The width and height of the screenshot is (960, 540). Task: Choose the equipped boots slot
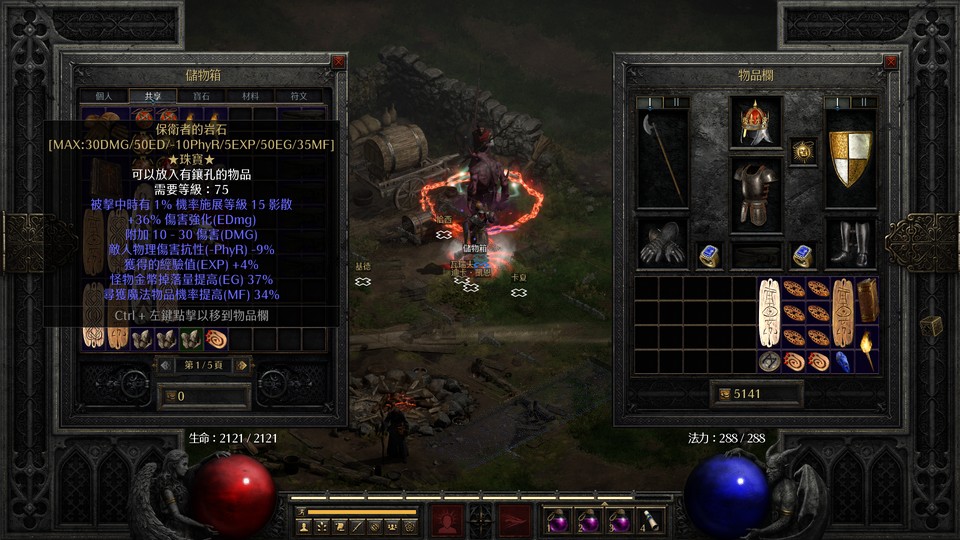click(850, 243)
